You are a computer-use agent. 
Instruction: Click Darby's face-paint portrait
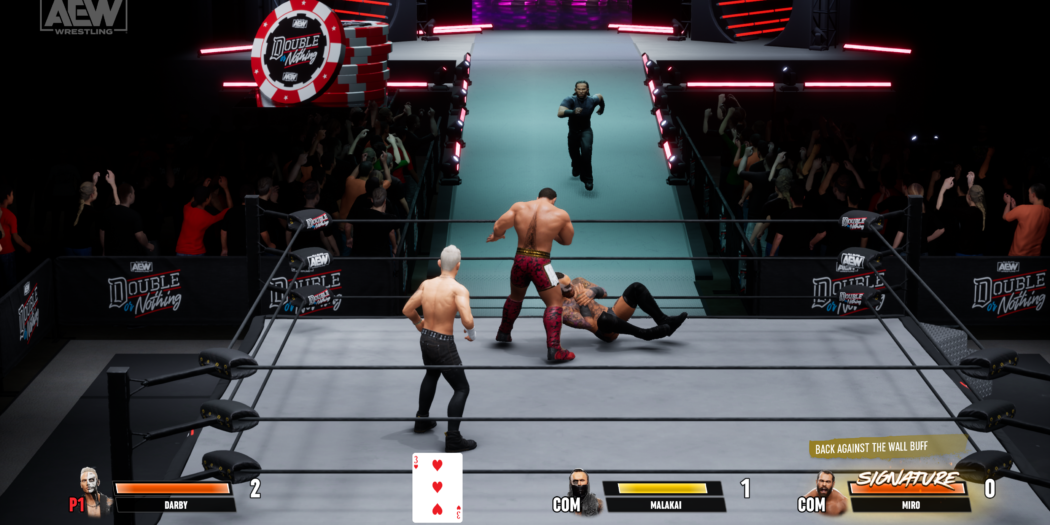coord(95,490)
